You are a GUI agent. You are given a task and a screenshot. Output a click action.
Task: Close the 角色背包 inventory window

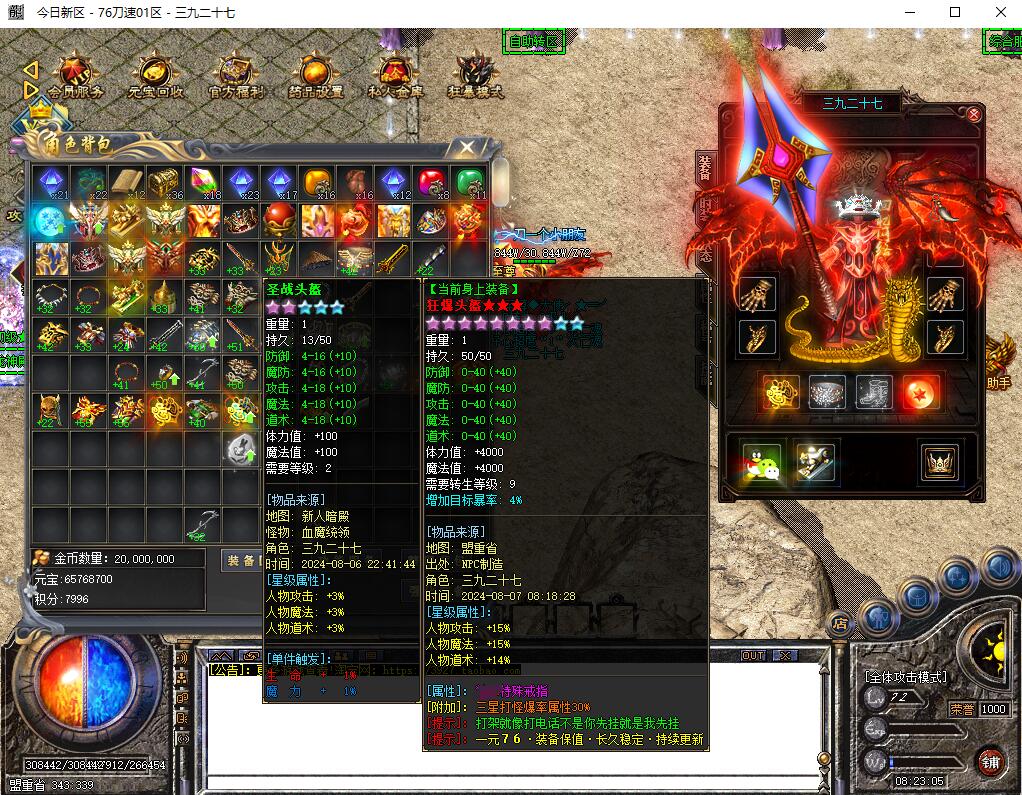(x=466, y=148)
